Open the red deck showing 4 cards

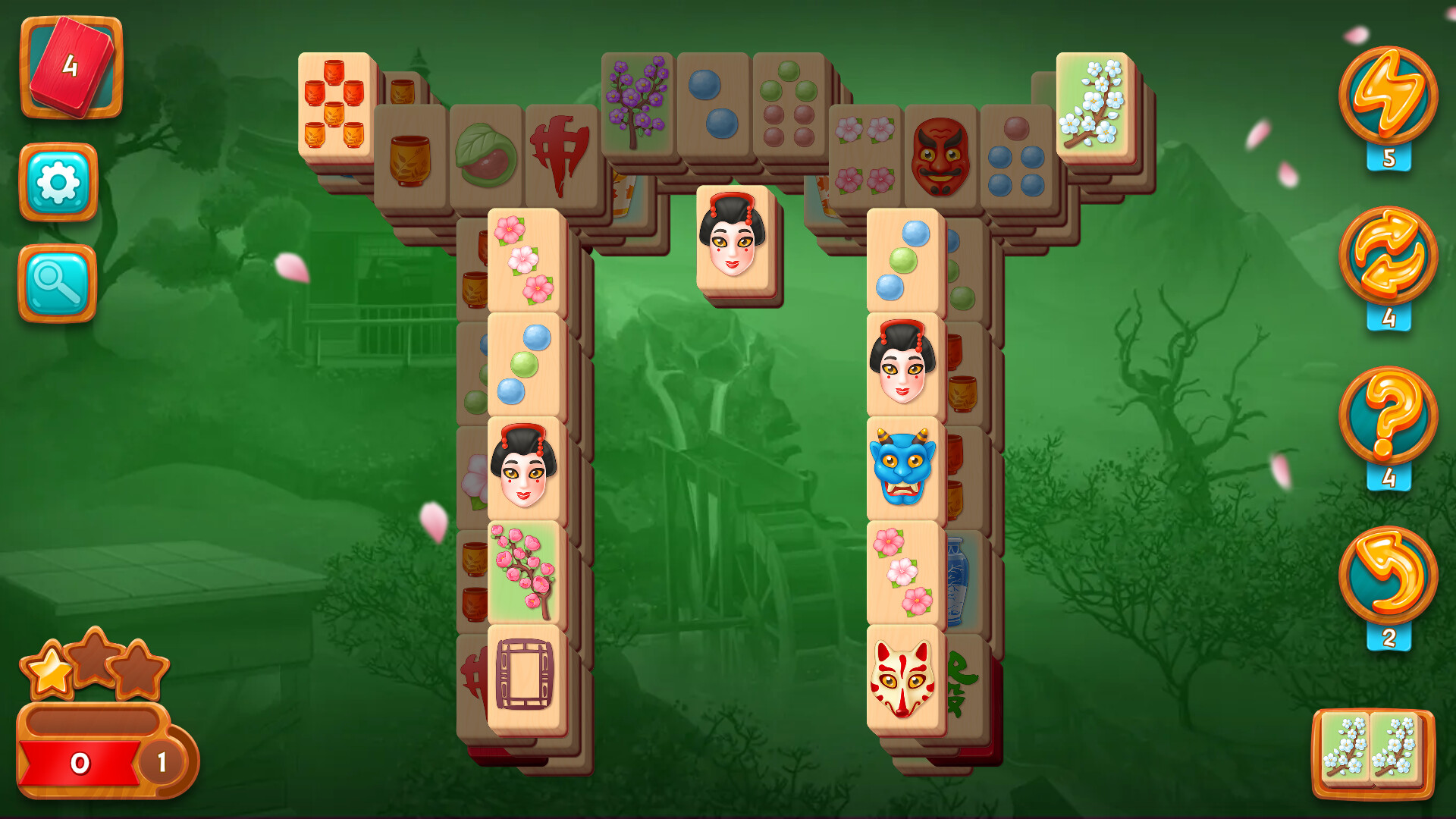(x=72, y=68)
